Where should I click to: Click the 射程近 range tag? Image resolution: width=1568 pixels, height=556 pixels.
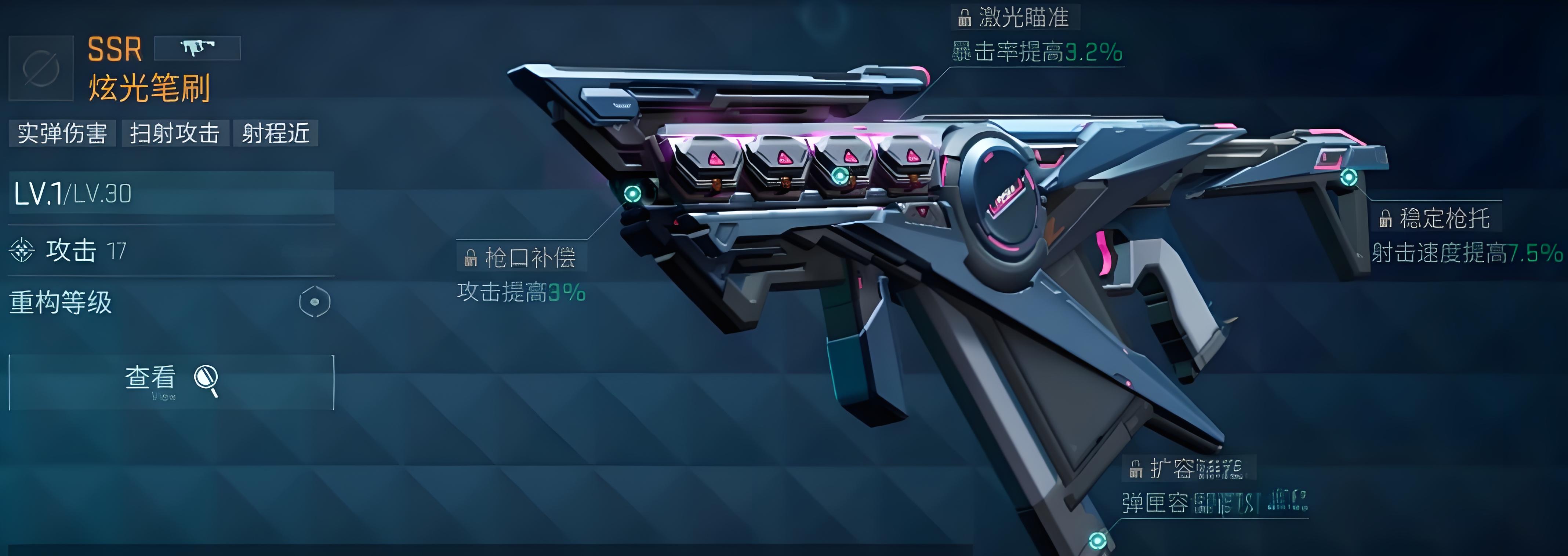coord(276,133)
